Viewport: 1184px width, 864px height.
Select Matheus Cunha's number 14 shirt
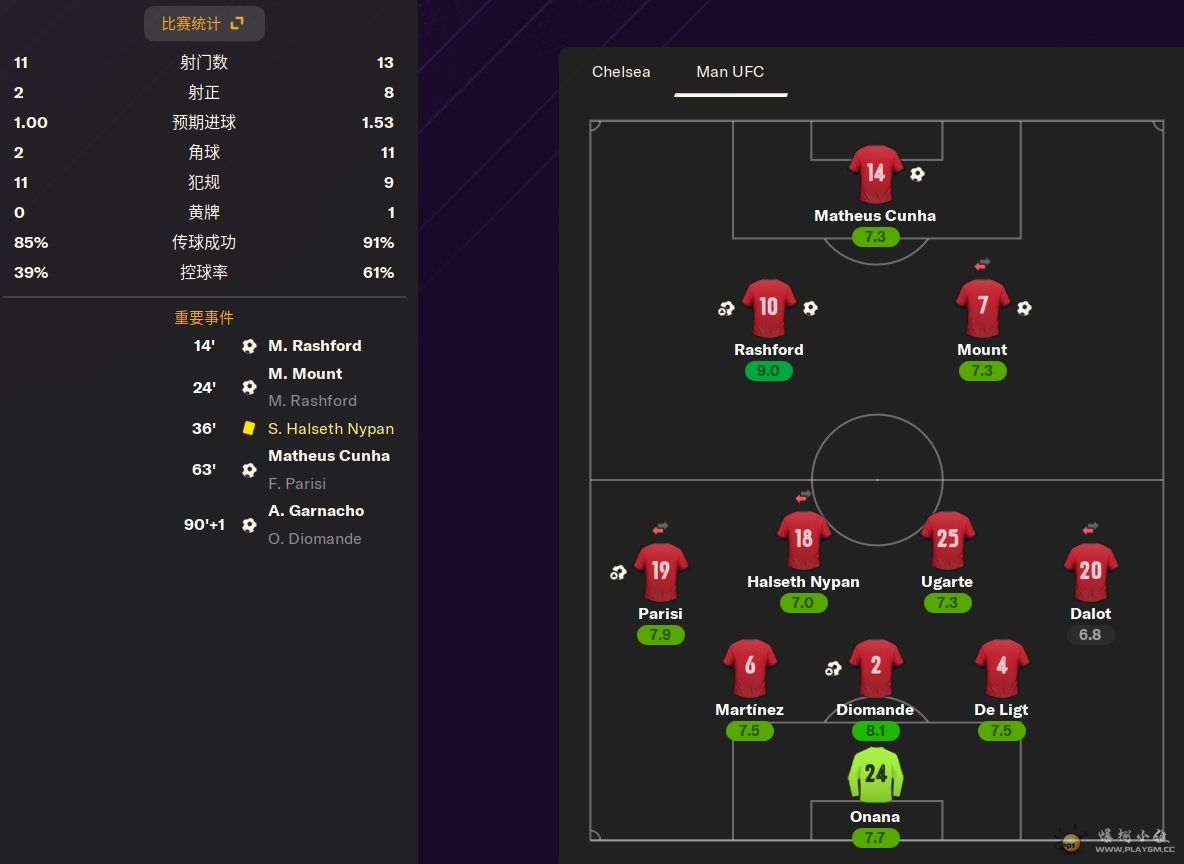tap(875, 174)
